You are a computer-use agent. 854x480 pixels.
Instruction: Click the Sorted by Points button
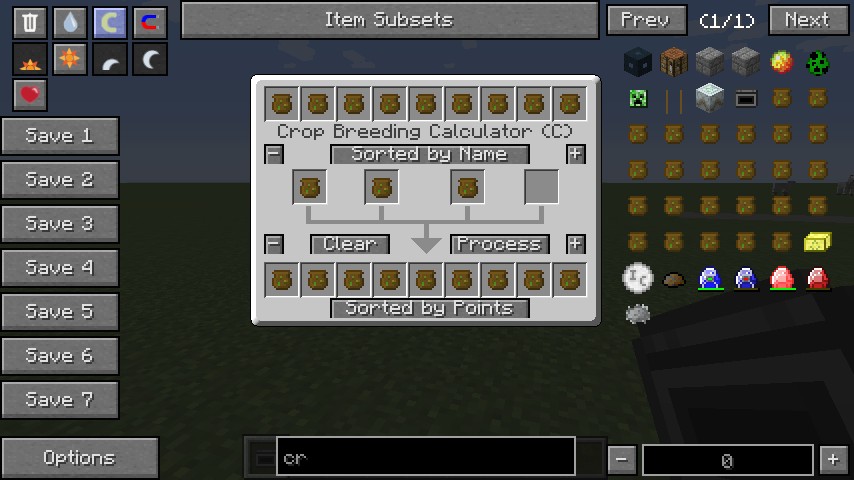pos(429,308)
